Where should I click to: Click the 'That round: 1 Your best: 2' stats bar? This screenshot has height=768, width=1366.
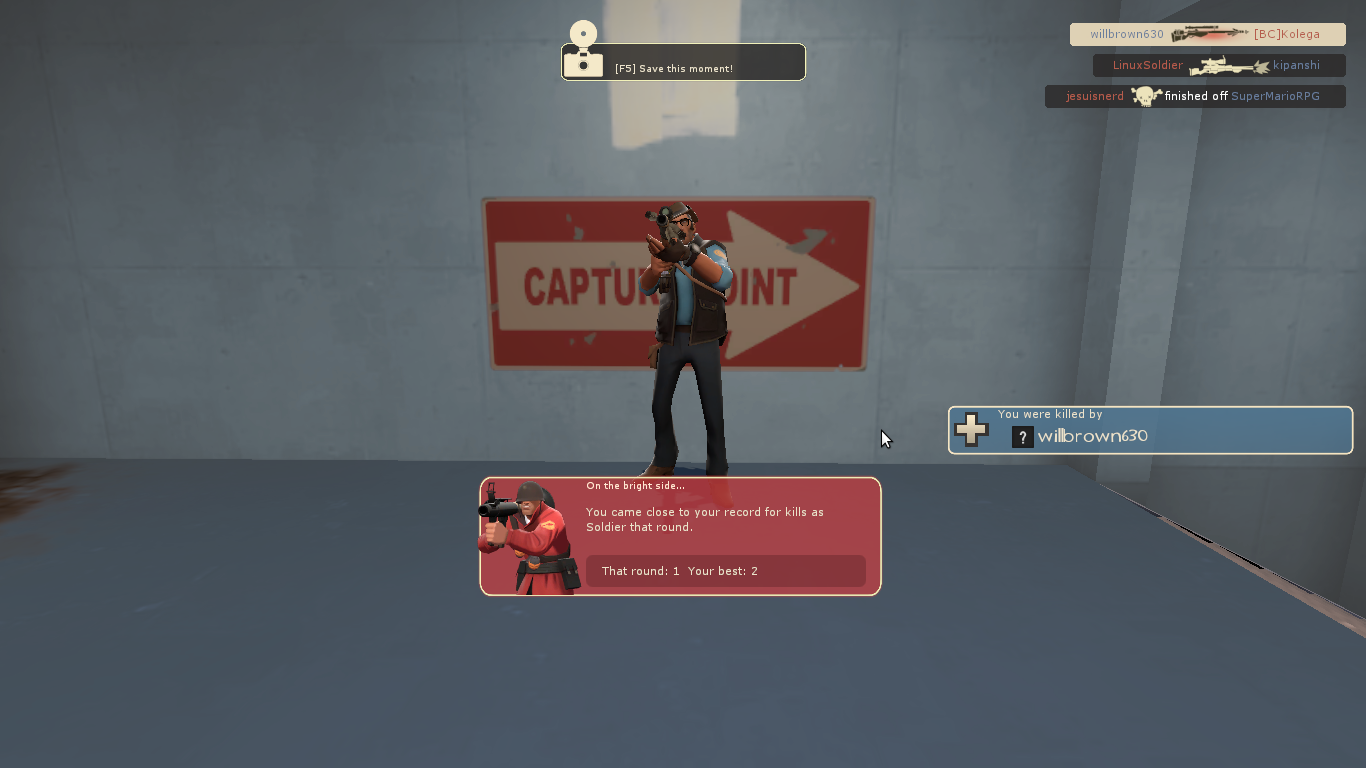(x=725, y=571)
